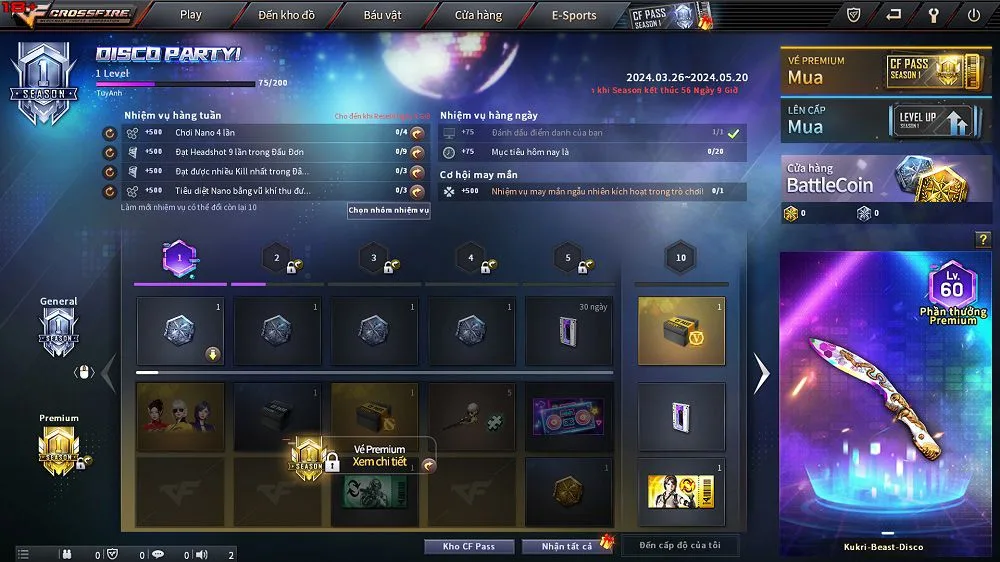Open the Kho CF Pass storage
This screenshot has height=562, width=1000.
pyautogui.click(x=468, y=546)
